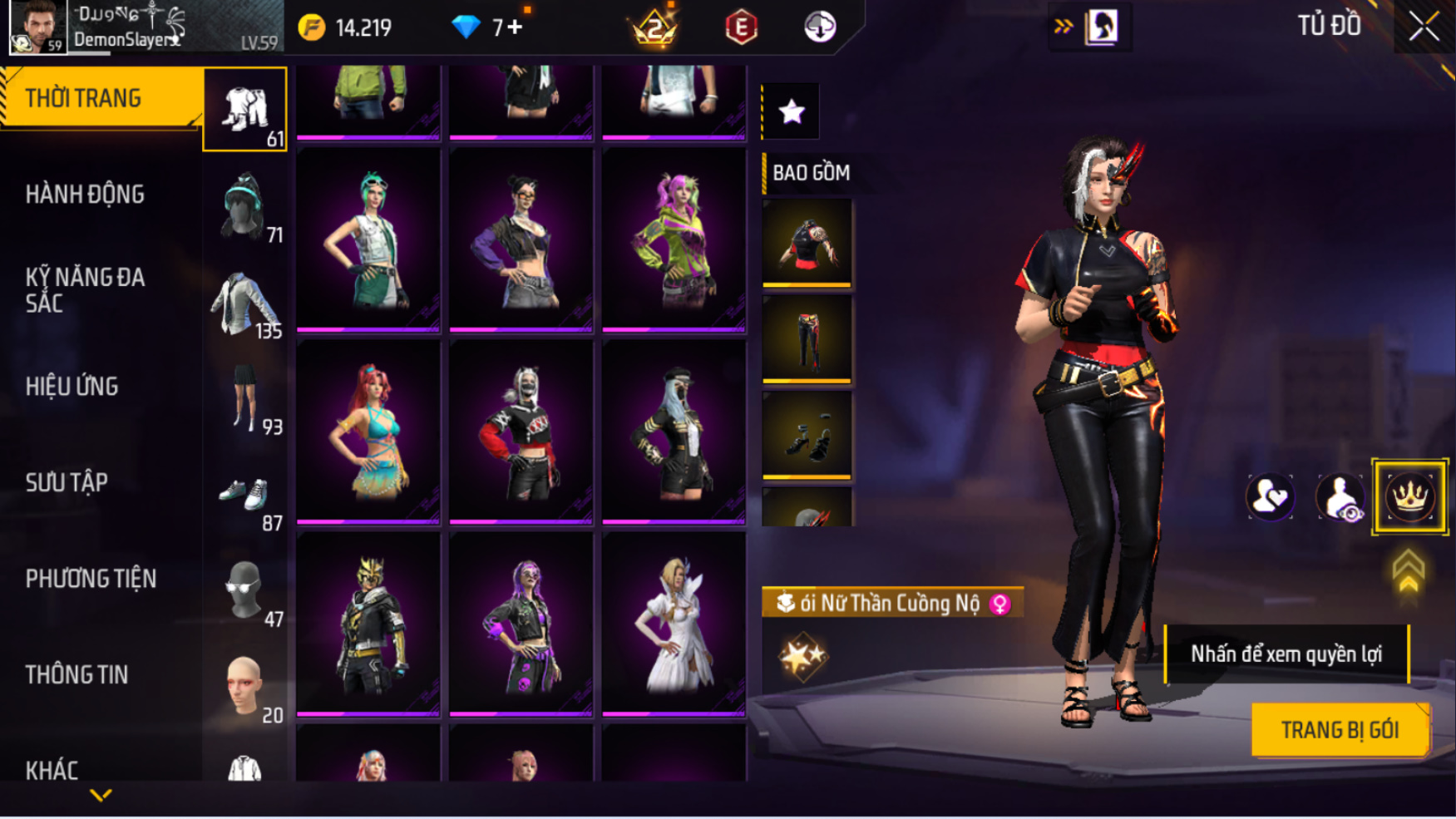
Task: Select the teal bikini red-haired outfit
Action: pos(368,432)
